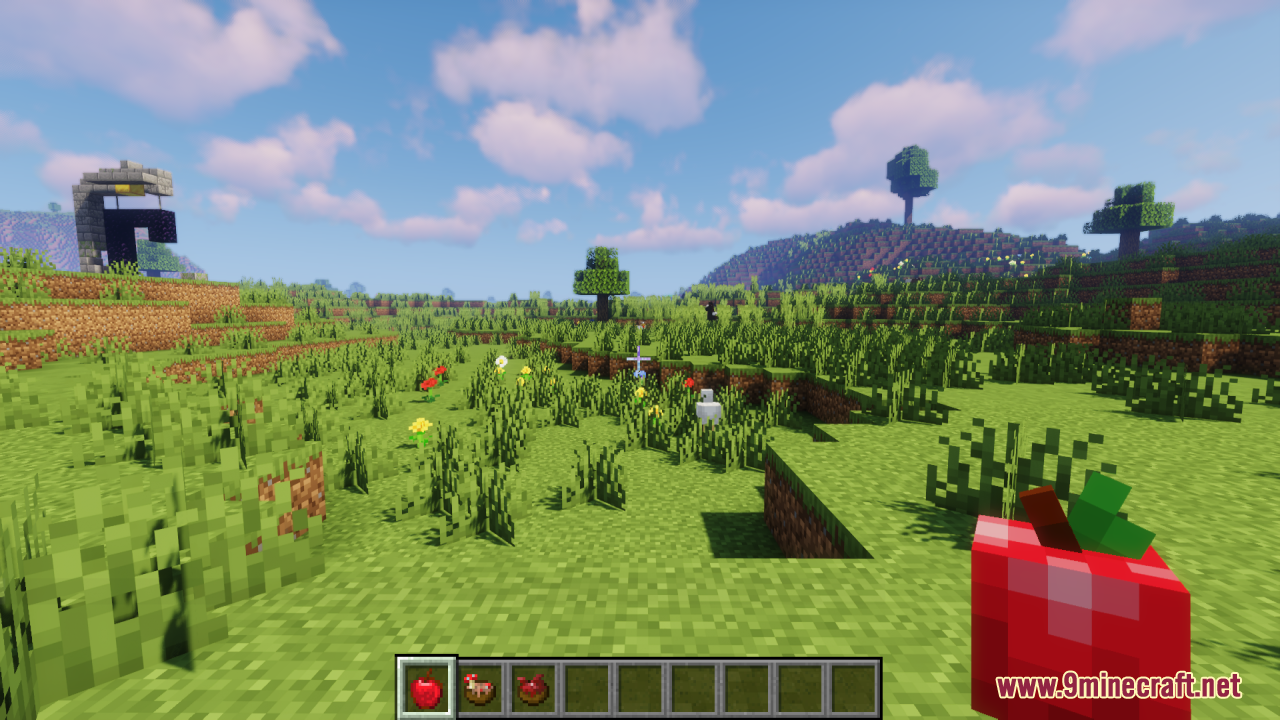Click the tall oak tree on the hill

coord(912,180)
